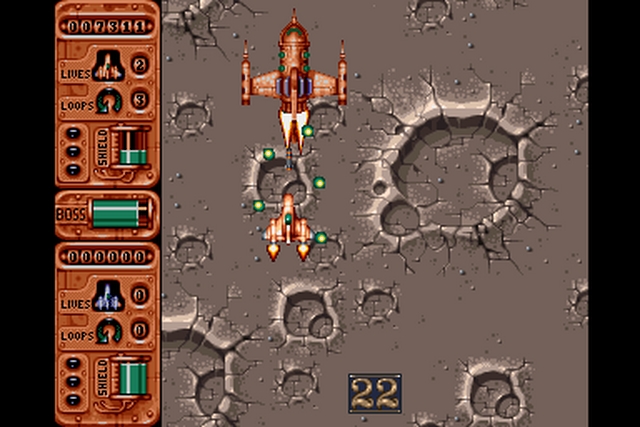Select player one's green loops icon
Image resolution: width=640 pixels, height=427 pixels.
108,99
